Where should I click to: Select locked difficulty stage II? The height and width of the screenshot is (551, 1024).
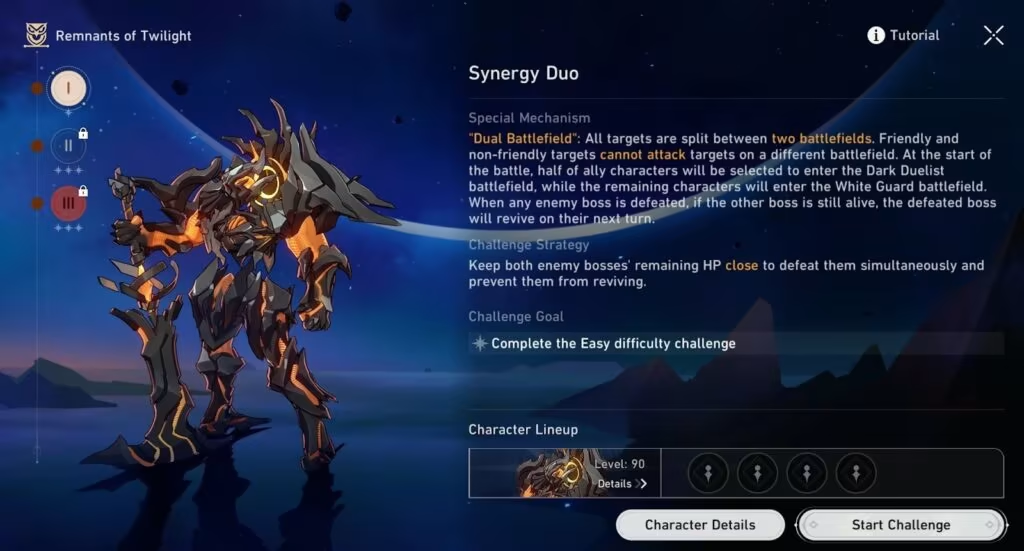68,146
